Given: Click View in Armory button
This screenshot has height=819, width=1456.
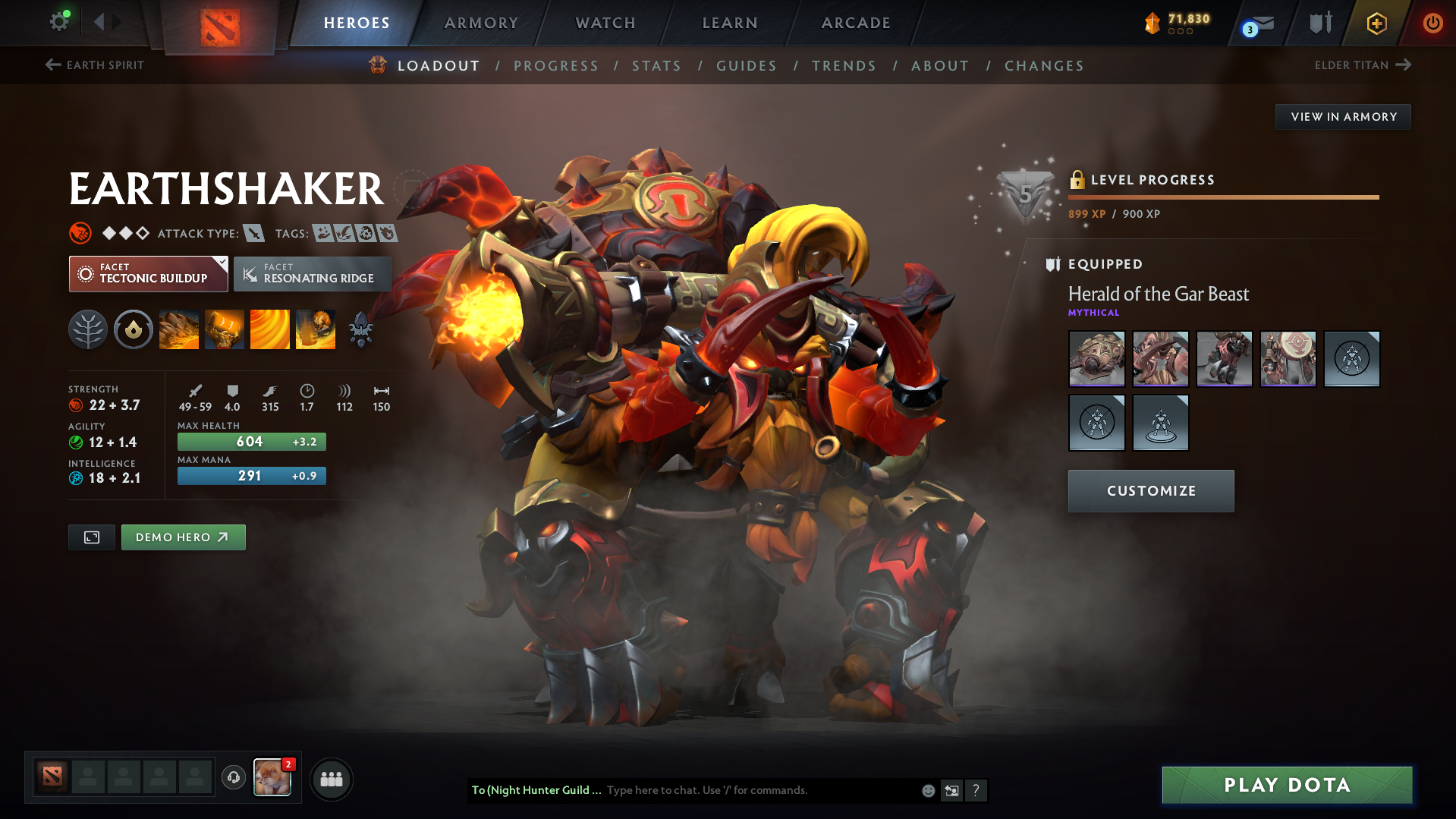Looking at the screenshot, I should 1343,117.
